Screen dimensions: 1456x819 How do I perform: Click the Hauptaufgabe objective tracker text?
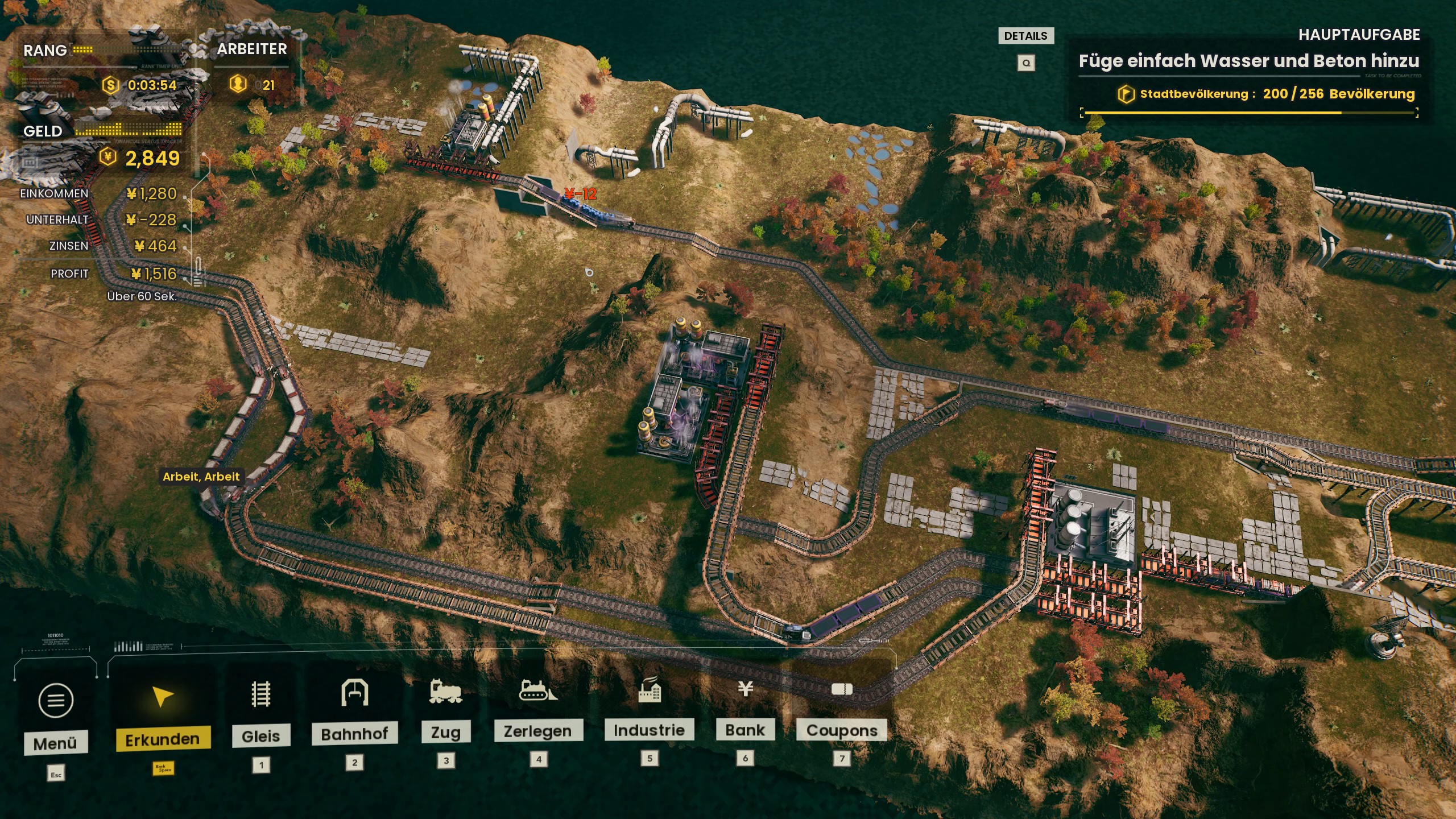tap(1248, 61)
